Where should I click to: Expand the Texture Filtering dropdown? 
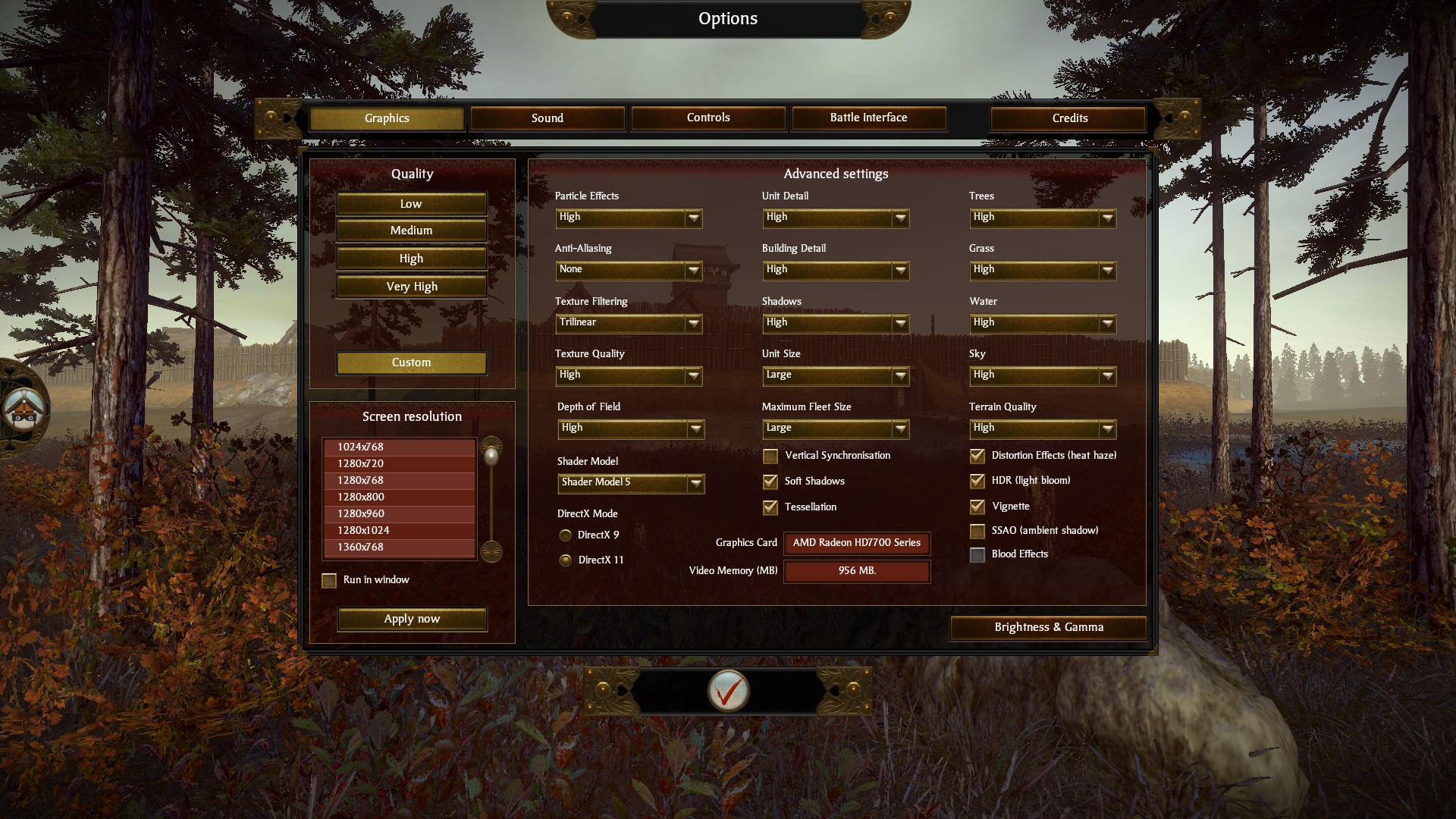[x=629, y=323]
